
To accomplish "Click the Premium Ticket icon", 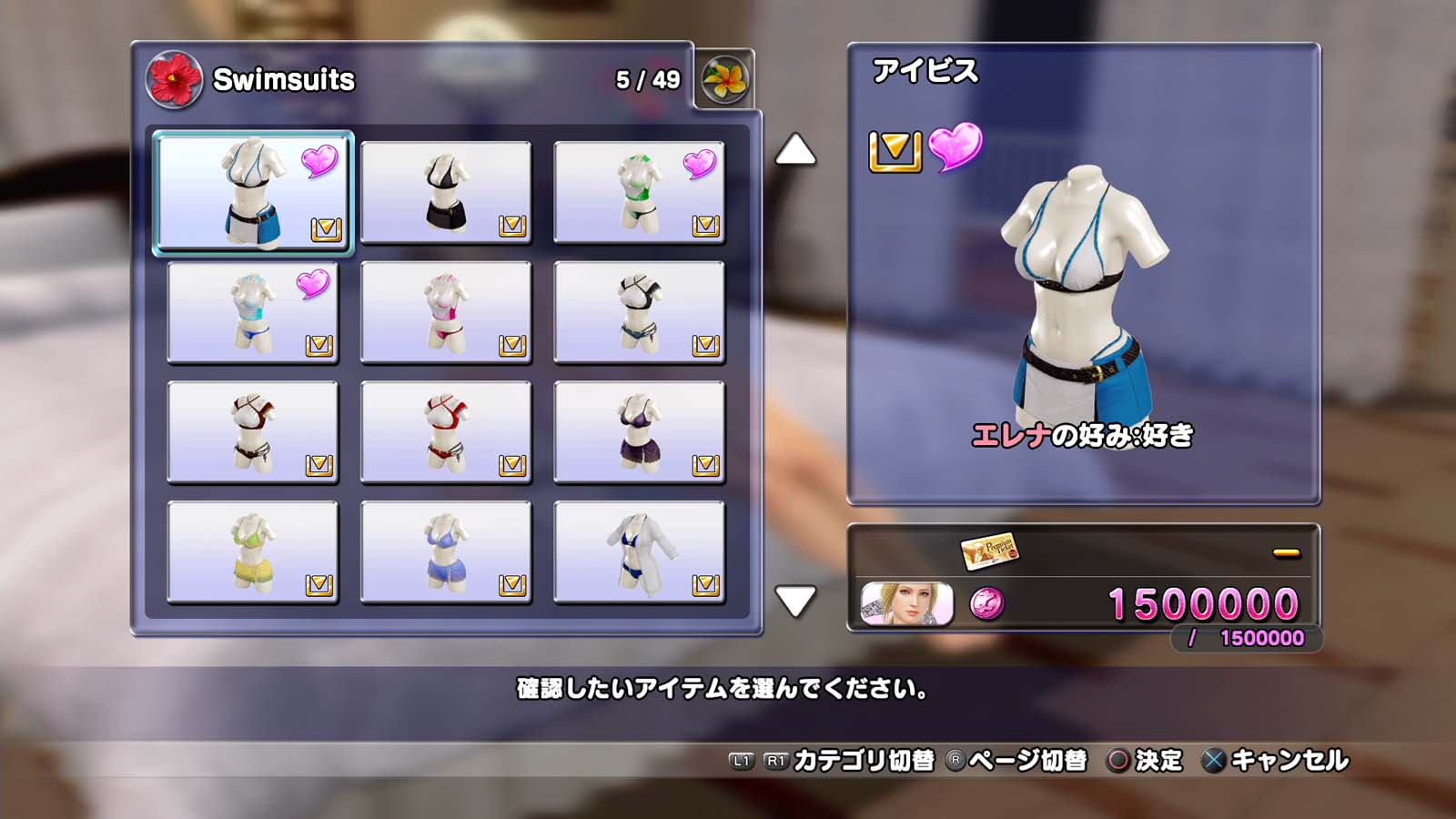I will [989, 551].
